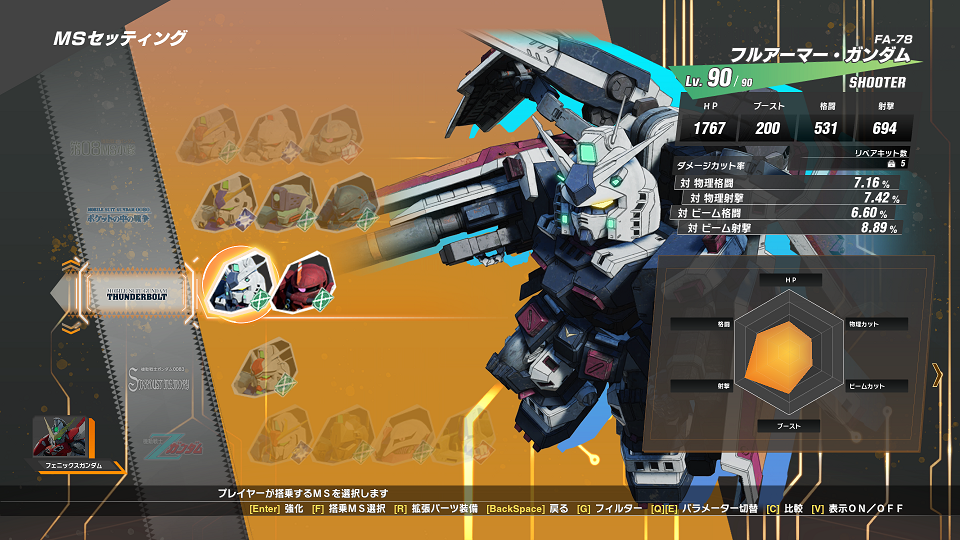Choose the red Psycho Zaku unit icon
This screenshot has height=540, width=960.
(x=301, y=284)
